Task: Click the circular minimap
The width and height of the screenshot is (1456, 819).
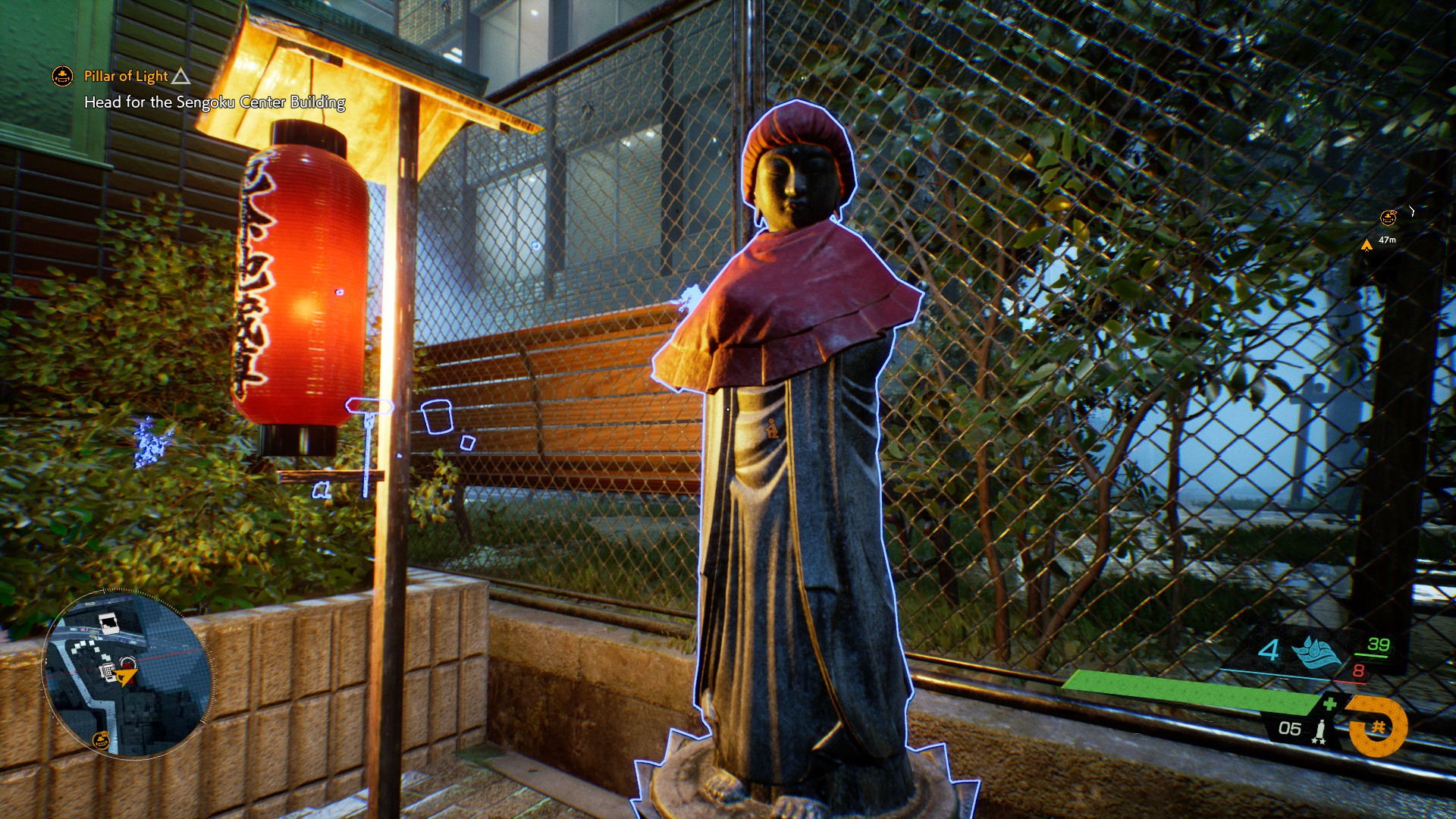Action: click(126, 673)
